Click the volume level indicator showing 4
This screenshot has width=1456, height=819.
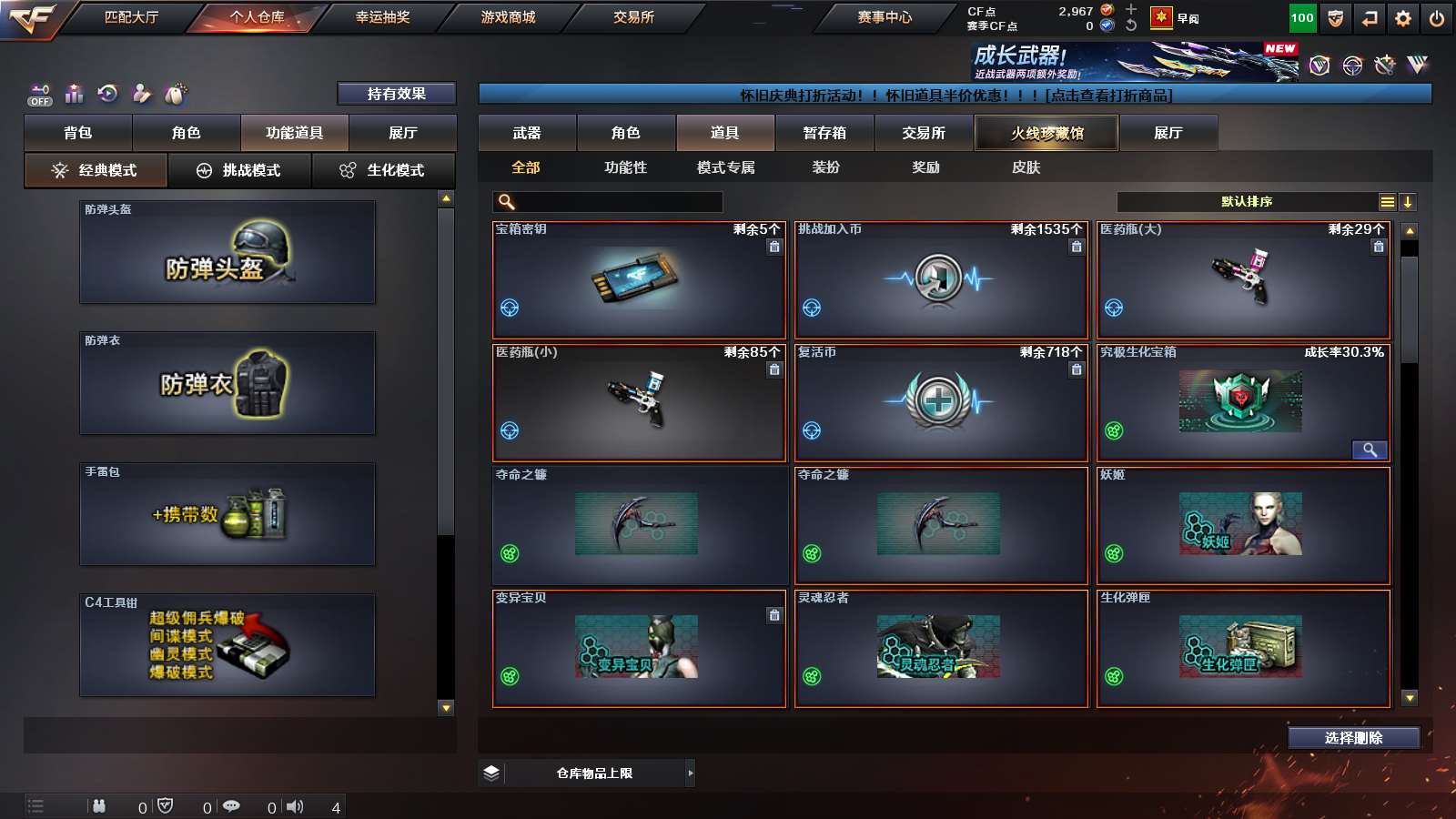pos(335,805)
